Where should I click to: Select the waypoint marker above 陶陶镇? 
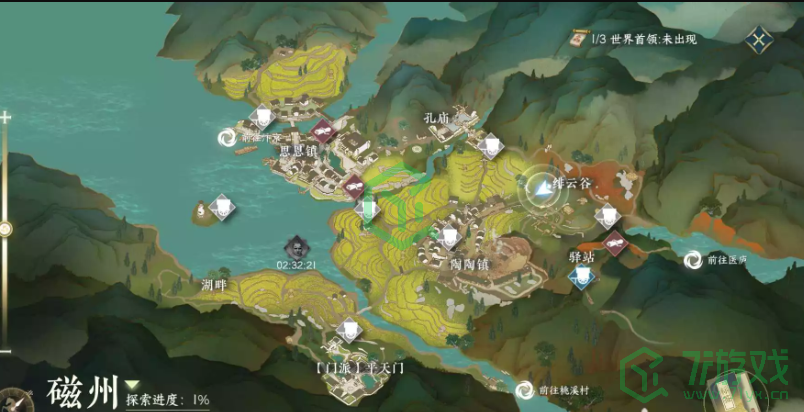pyautogui.click(x=450, y=236)
